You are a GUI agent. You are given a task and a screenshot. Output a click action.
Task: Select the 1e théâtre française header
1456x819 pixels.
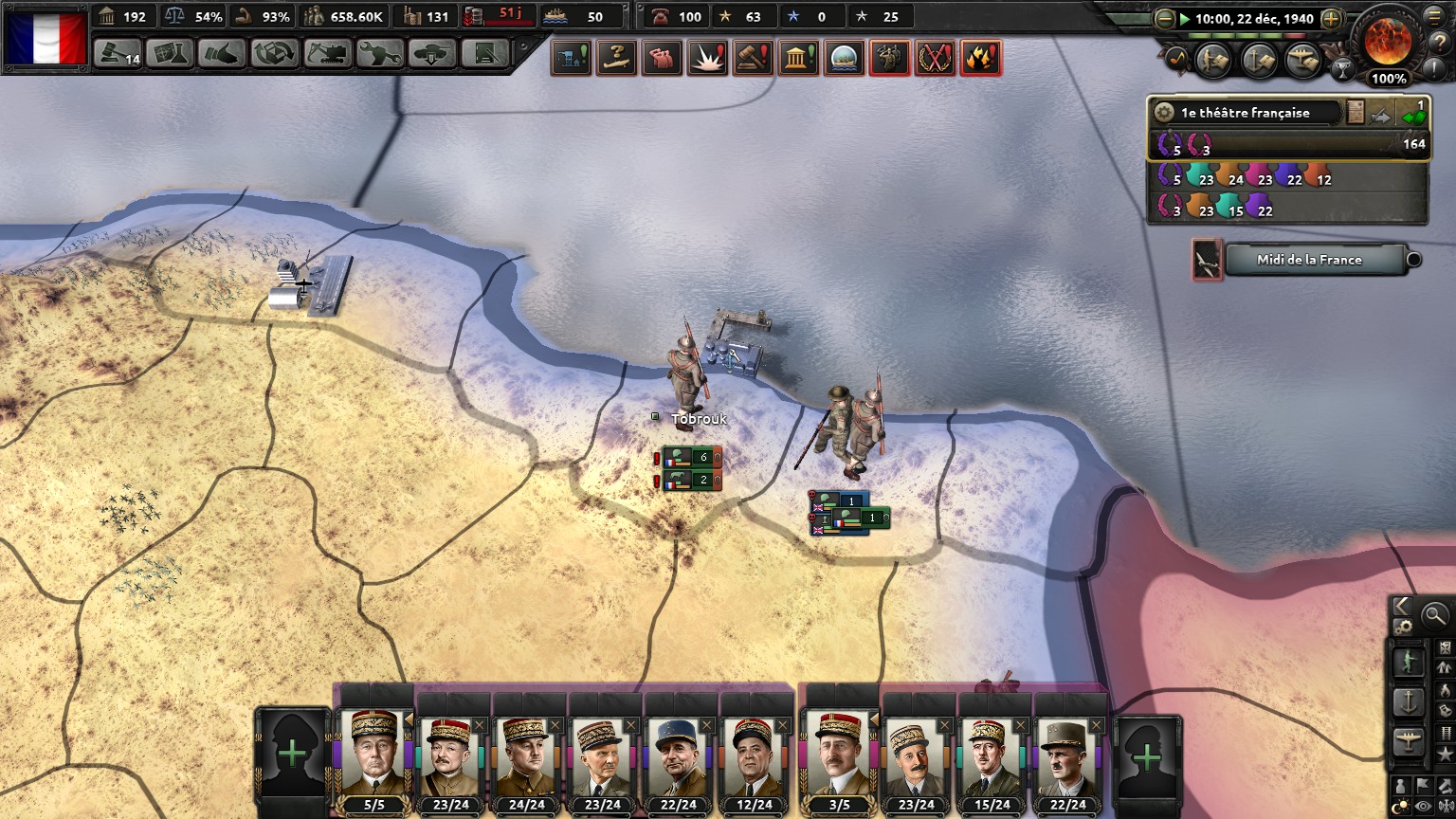1245,113
